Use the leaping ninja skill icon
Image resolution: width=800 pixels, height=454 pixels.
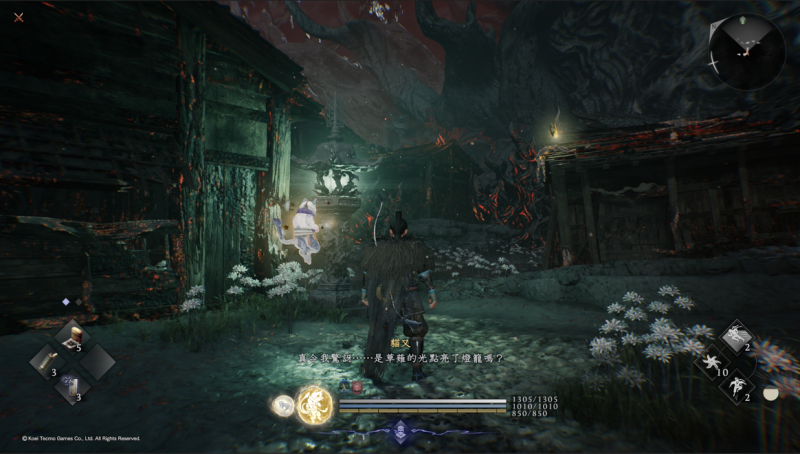tap(738, 386)
